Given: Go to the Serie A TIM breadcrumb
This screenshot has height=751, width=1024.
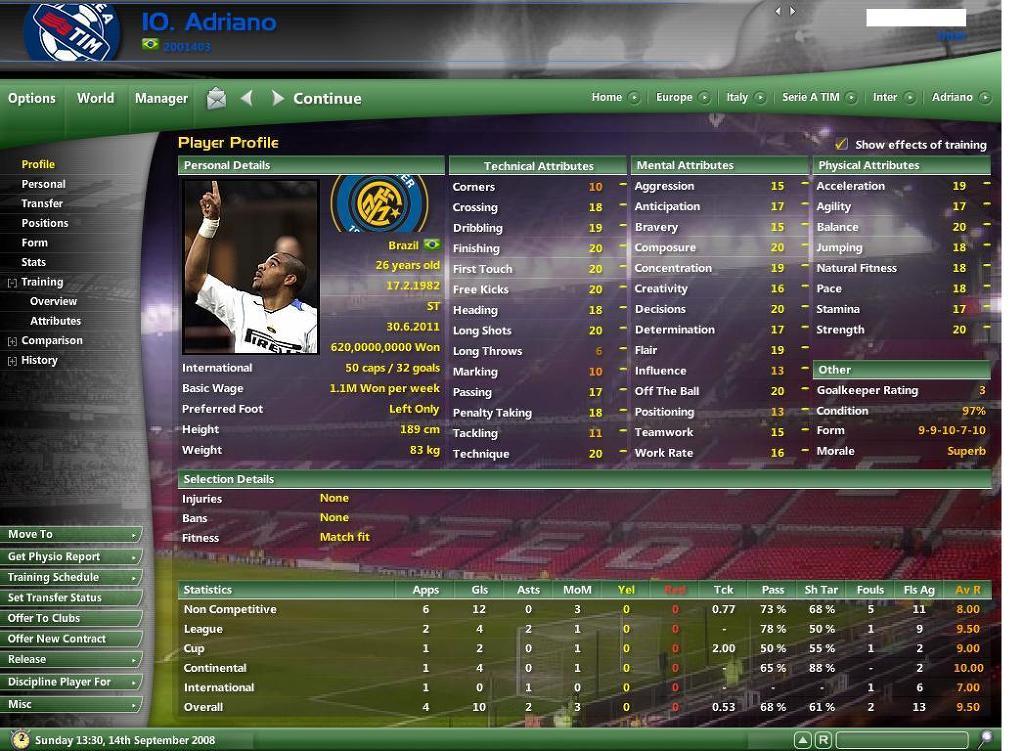Looking at the screenshot, I should (x=810, y=97).
